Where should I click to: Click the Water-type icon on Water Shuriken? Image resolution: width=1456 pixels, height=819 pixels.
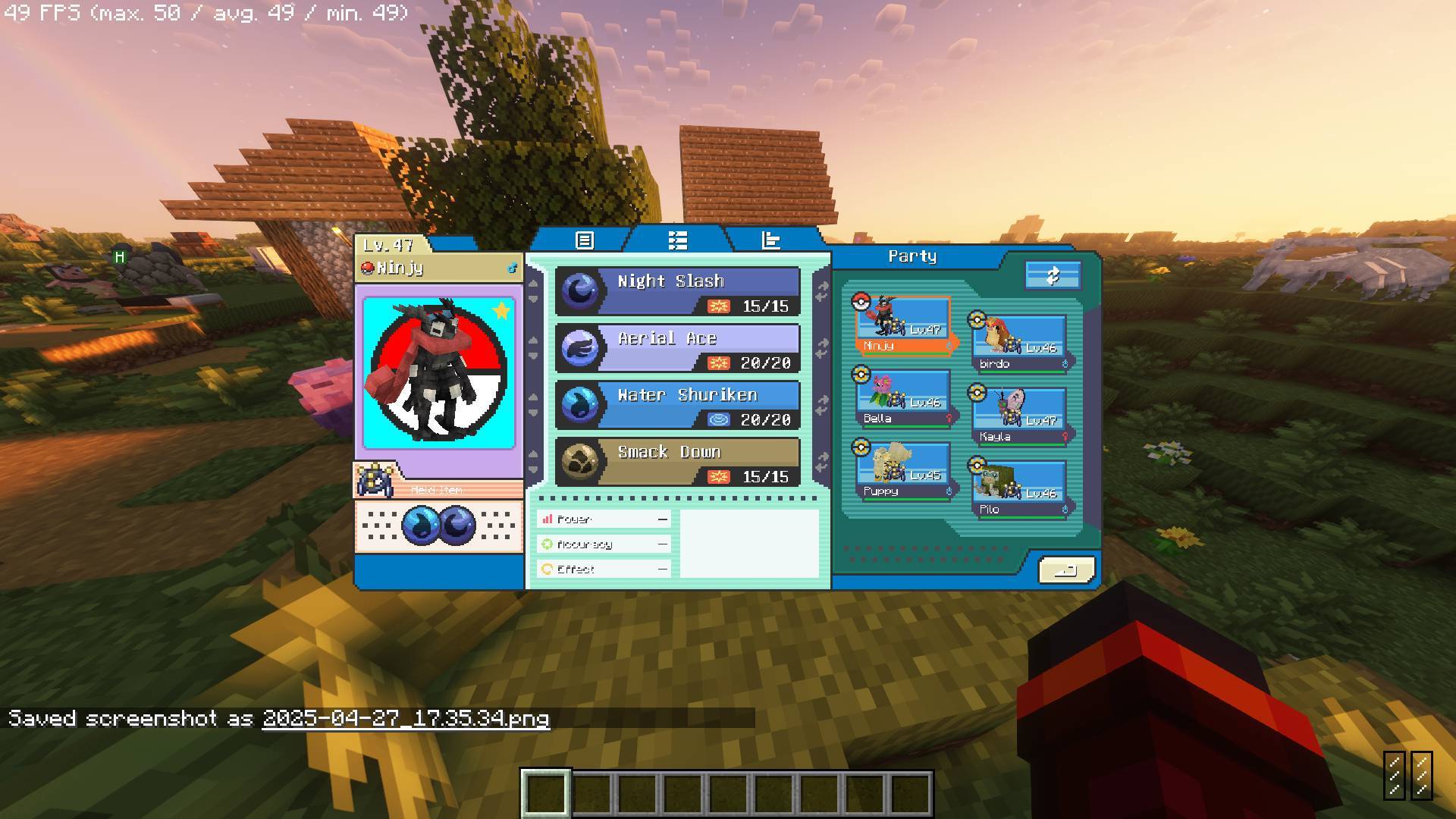click(580, 406)
